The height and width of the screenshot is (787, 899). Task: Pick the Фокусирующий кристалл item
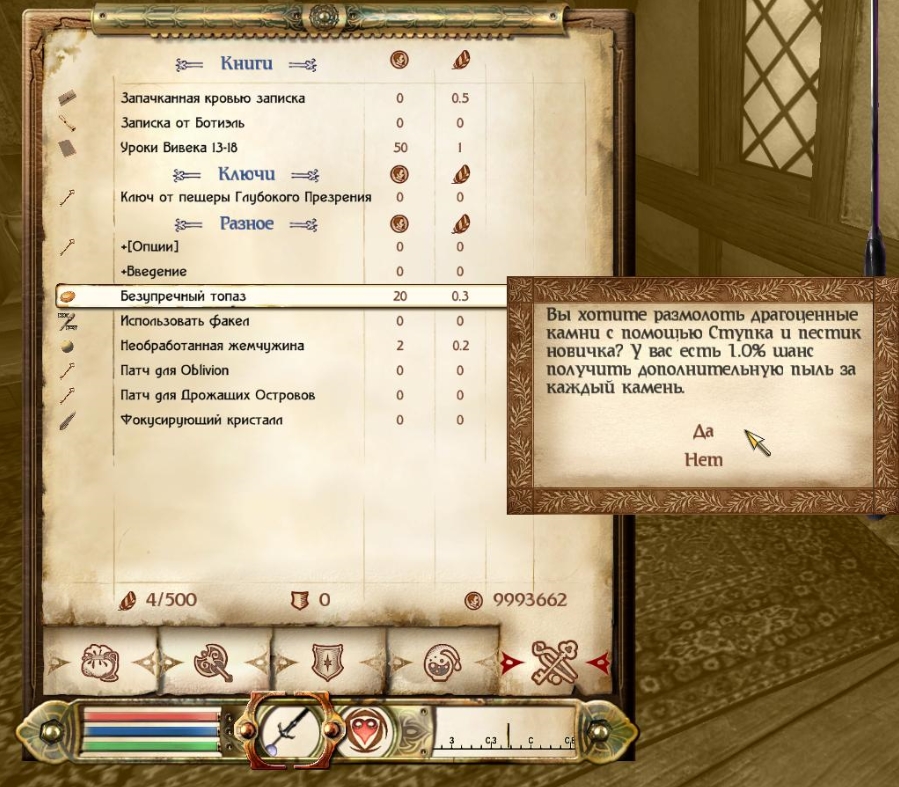point(201,420)
